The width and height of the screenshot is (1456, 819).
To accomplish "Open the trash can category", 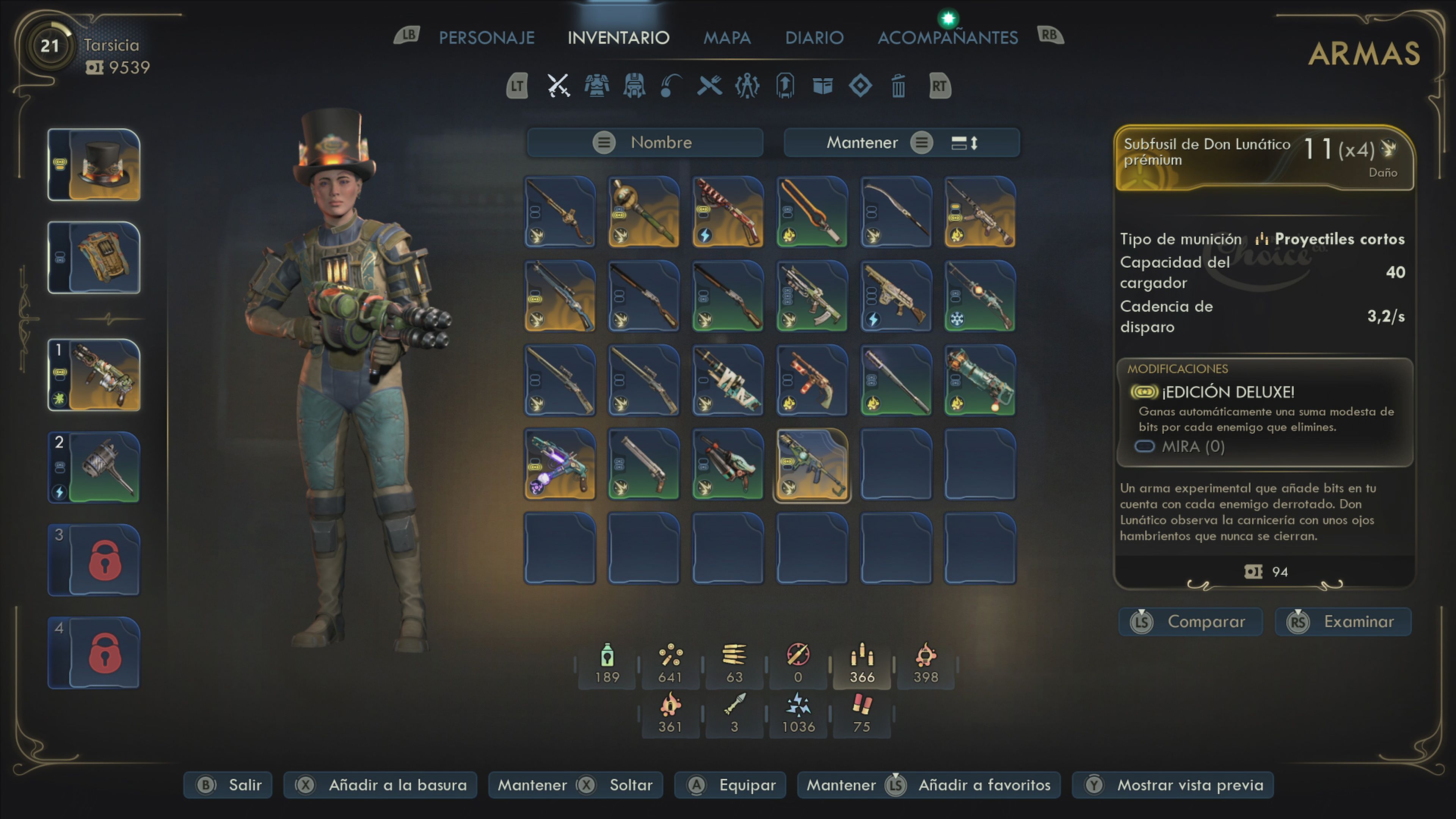I will 898,86.
